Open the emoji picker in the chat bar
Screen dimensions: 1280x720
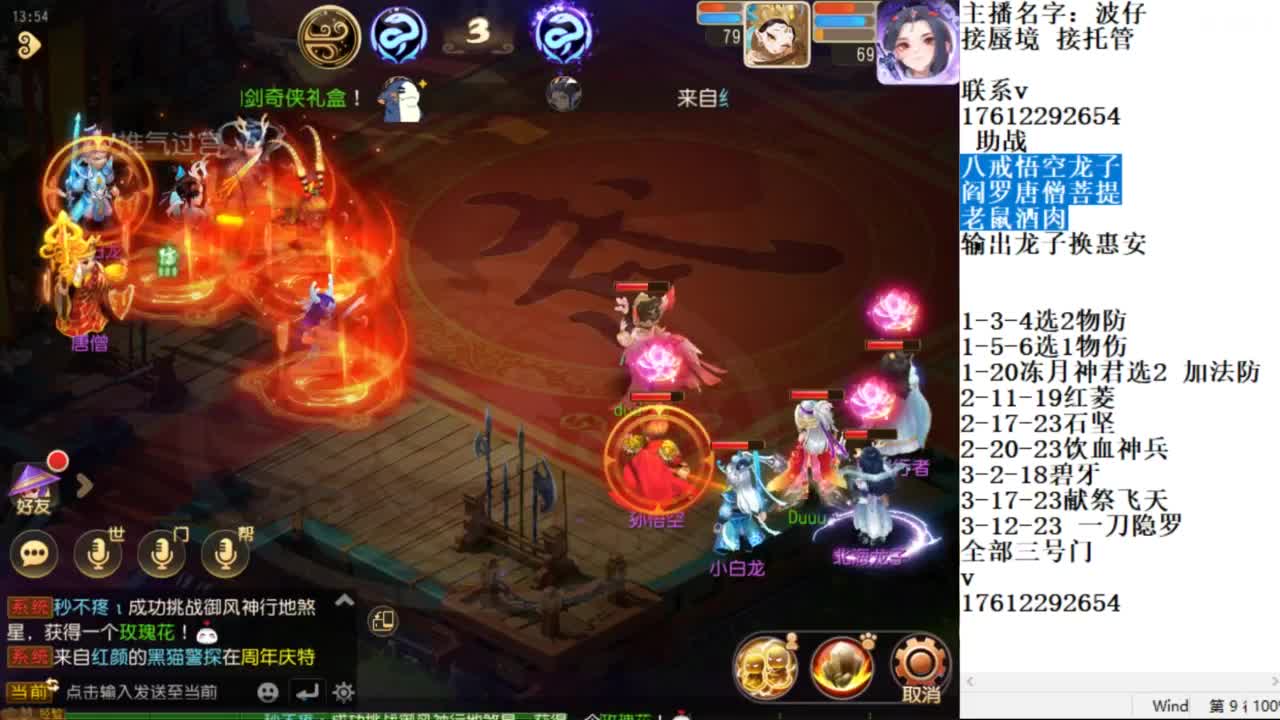tap(267, 691)
